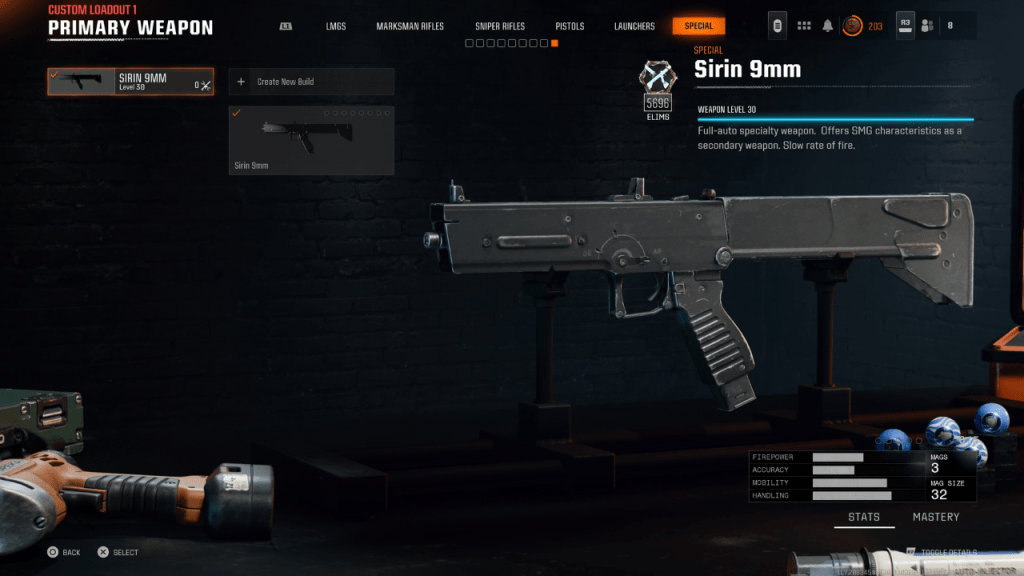
Task: Switch to the Launchers tab
Action: [x=635, y=26]
